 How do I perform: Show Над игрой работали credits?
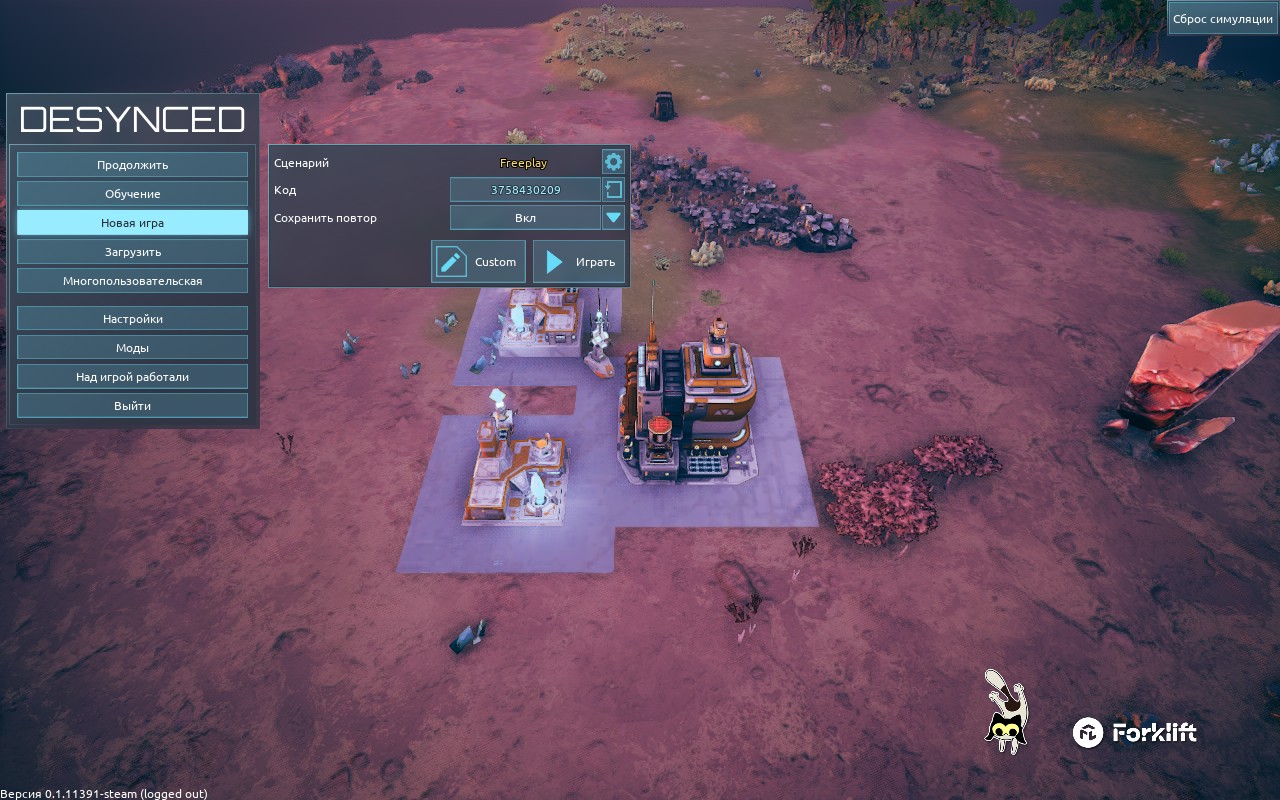click(132, 377)
